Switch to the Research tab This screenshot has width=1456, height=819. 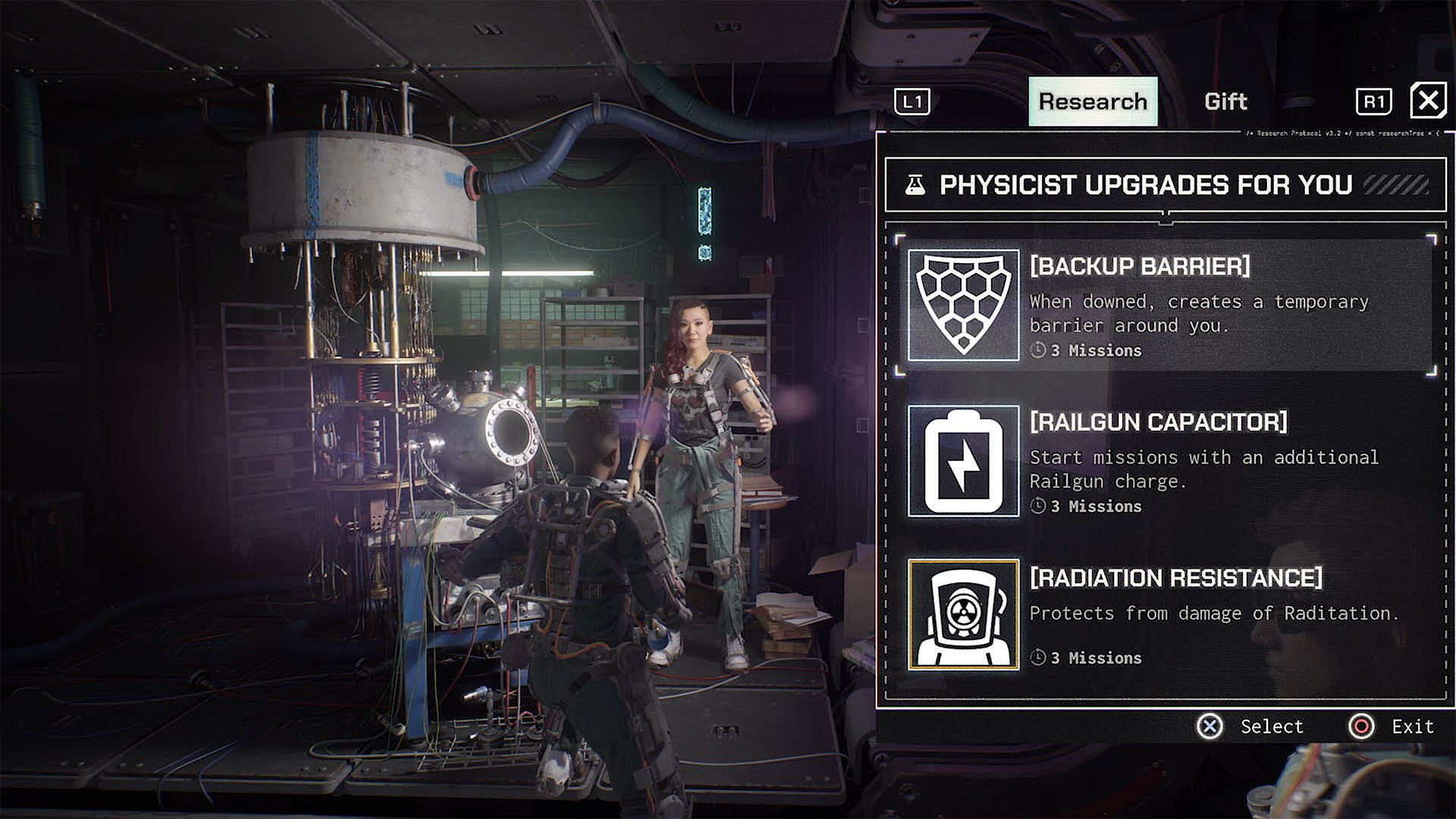pos(1093,102)
